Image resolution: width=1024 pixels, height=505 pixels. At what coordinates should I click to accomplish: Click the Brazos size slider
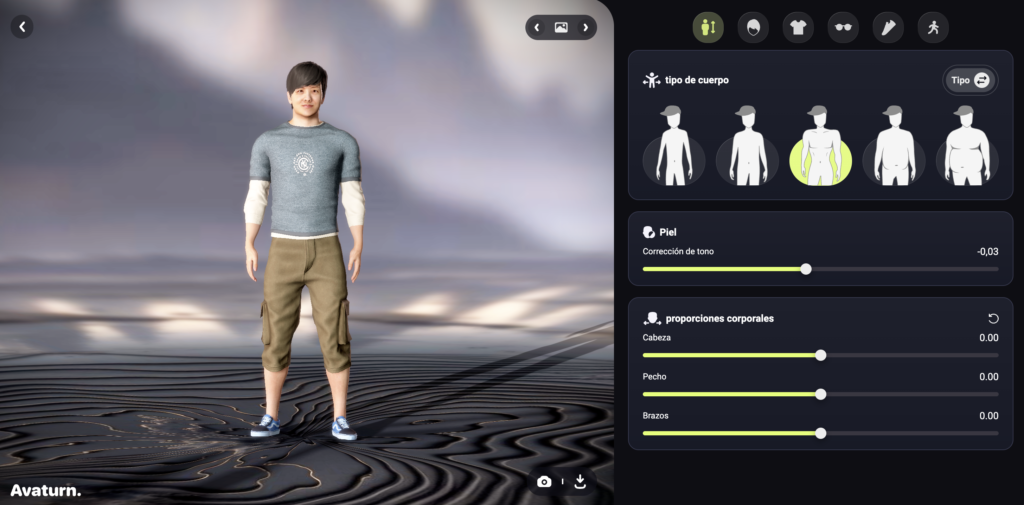pyautogui.click(x=821, y=433)
